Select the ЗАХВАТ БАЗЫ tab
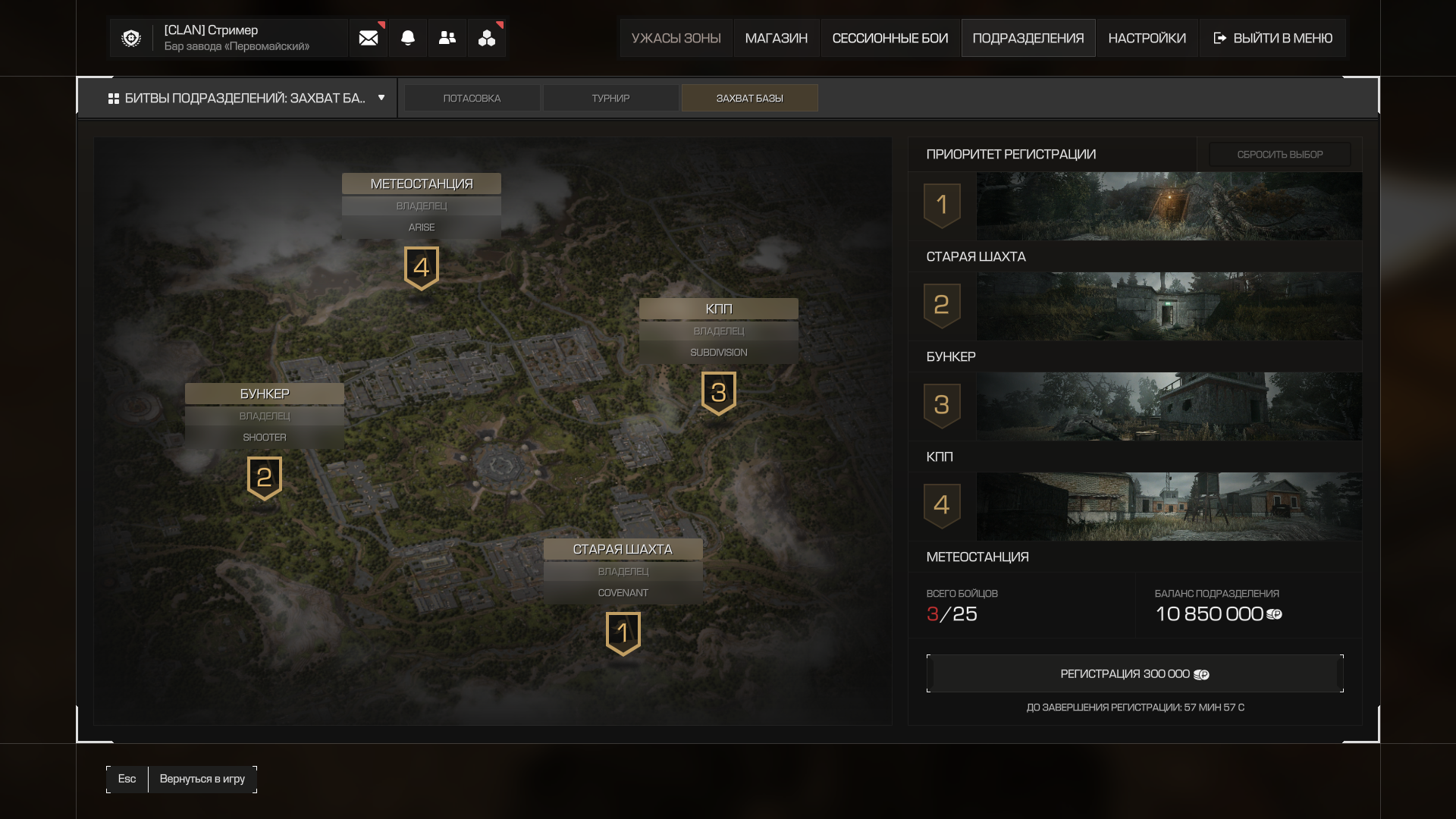Screen dimensions: 1456x819 (749, 98)
